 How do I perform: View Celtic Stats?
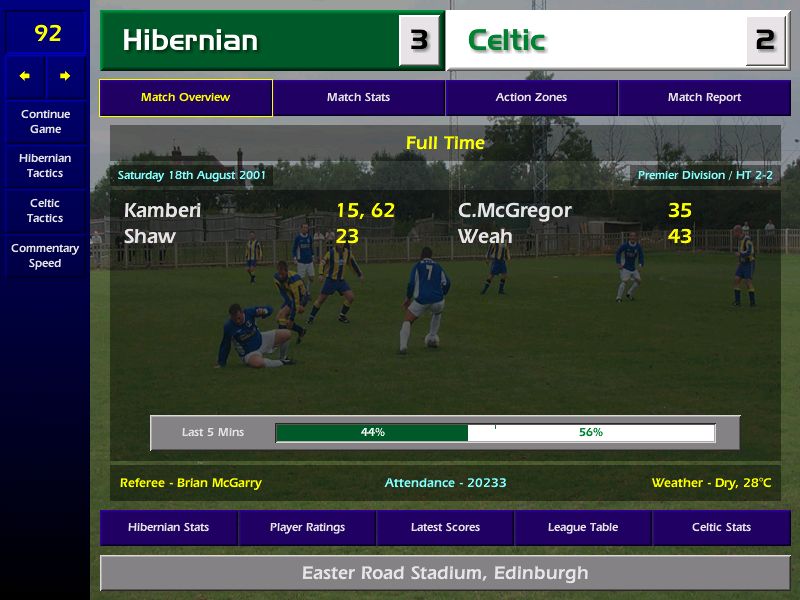tap(721, 527)
